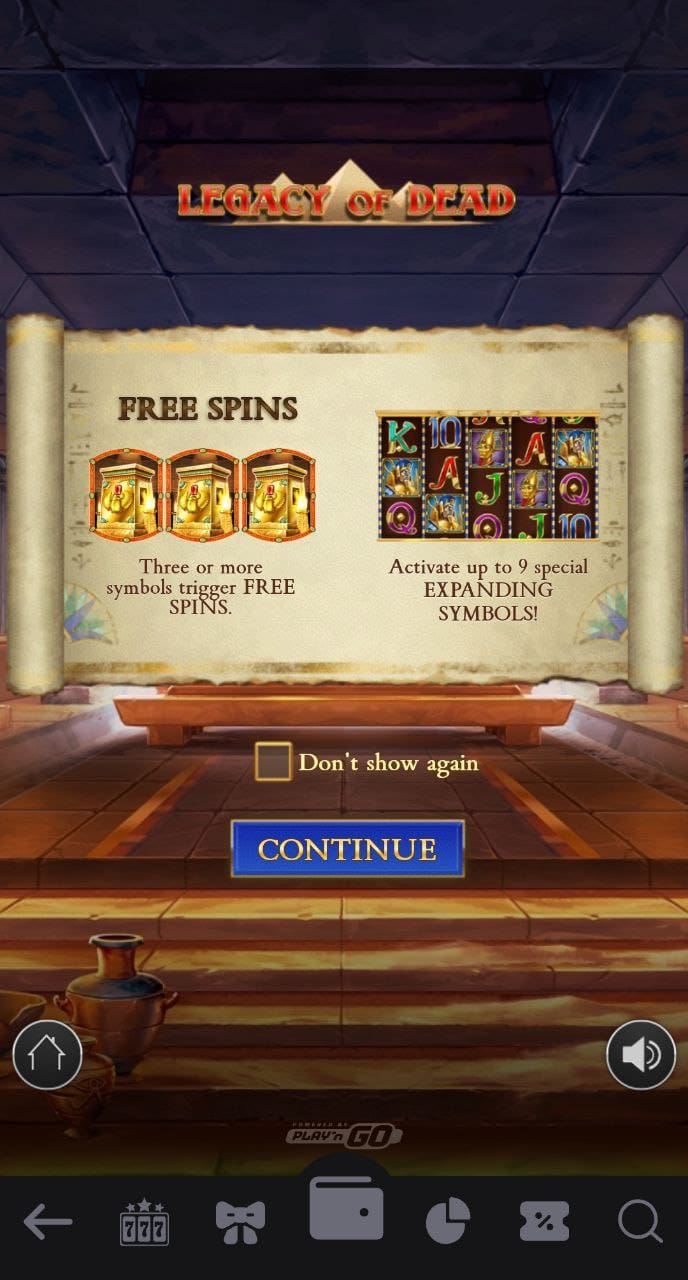Open the gift bow bonuses icon
Image resolution: width=688 pixels, height=1280 pixels.
click(241, 1221)
